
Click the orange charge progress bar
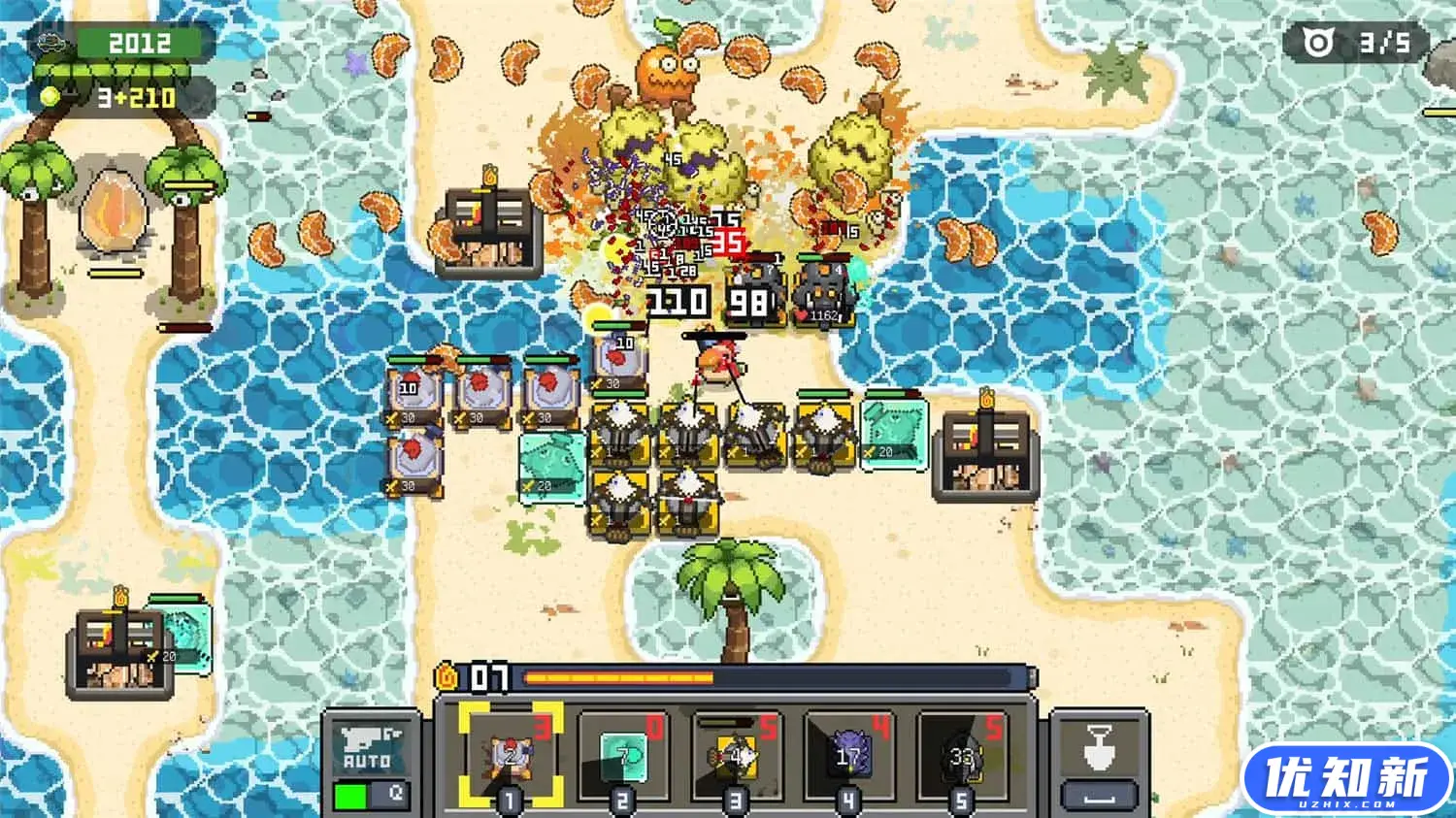(x=616, y=676)
